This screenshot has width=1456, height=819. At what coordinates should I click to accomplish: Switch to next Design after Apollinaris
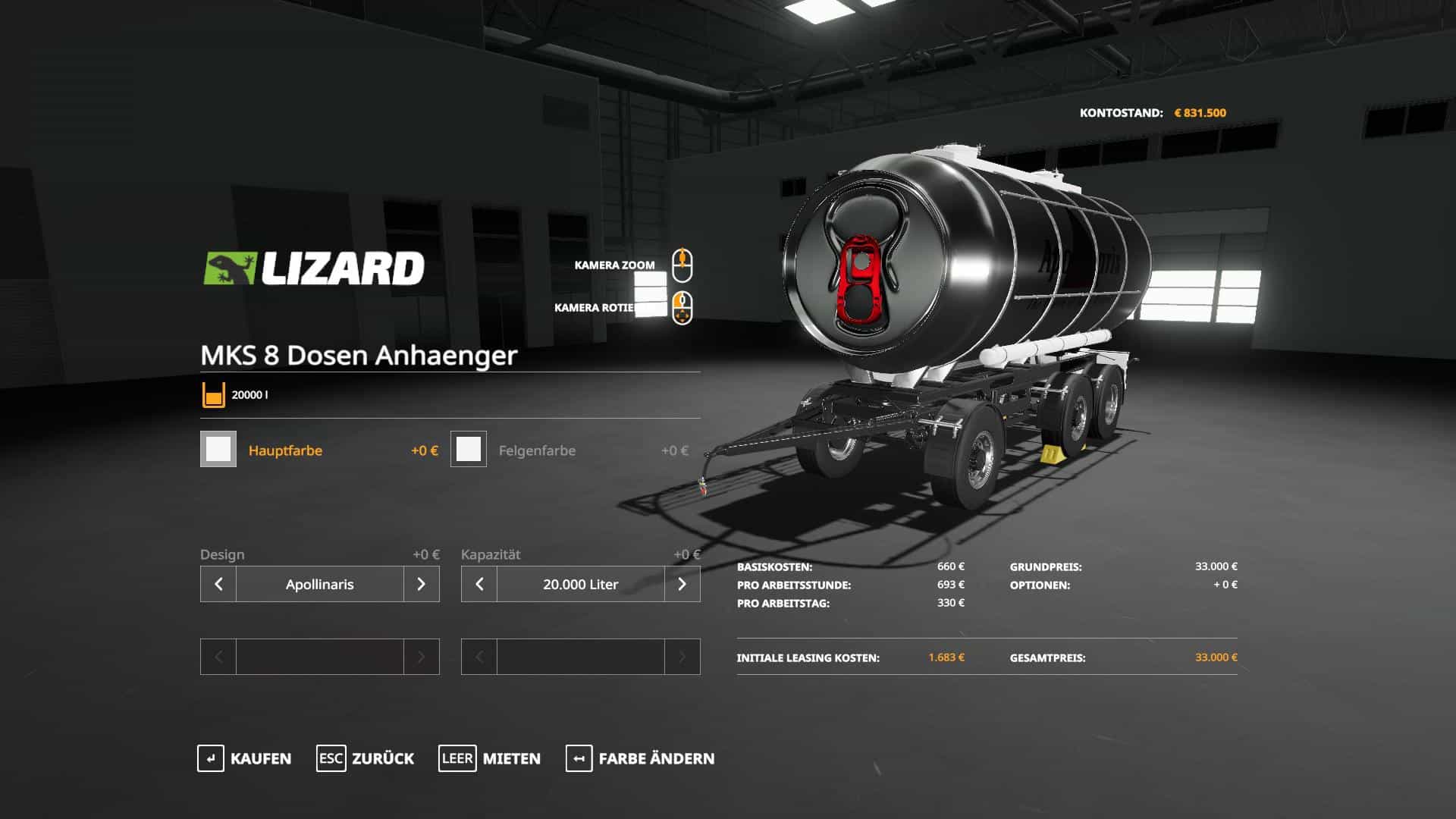pyautogui.click(x=421, y=584)
